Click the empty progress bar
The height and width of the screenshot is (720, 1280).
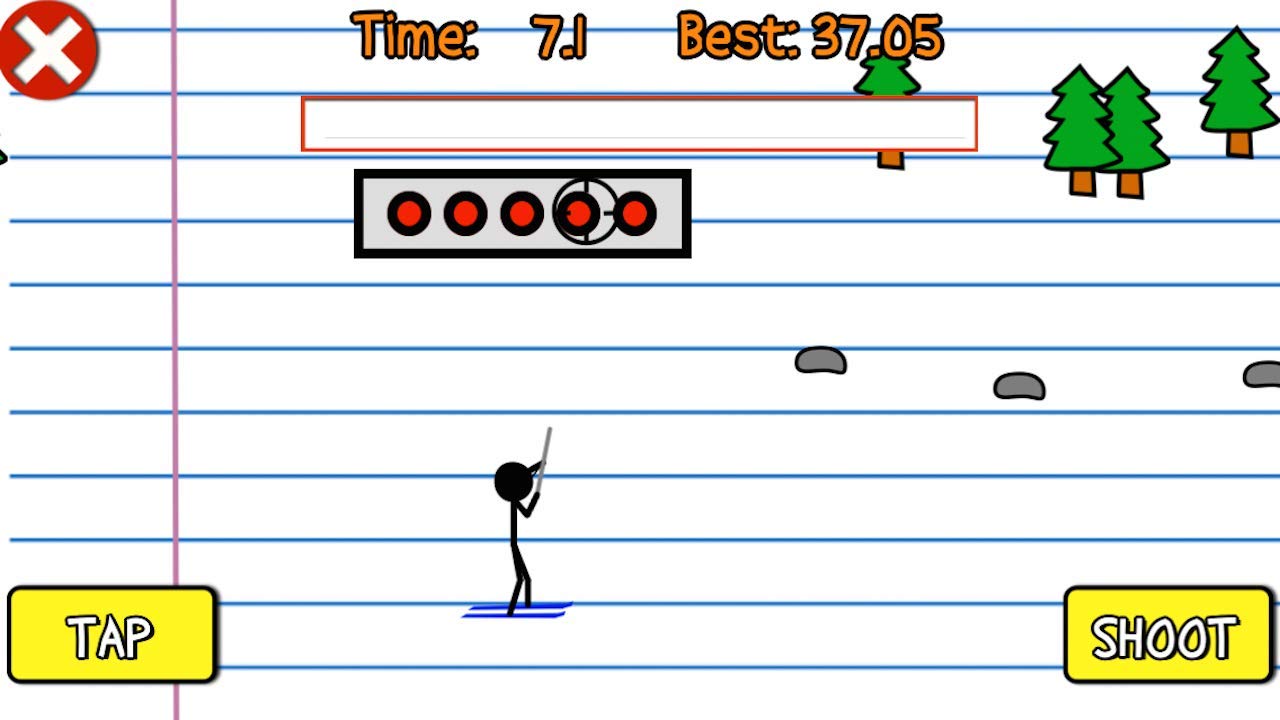click(x=638, y=122)
